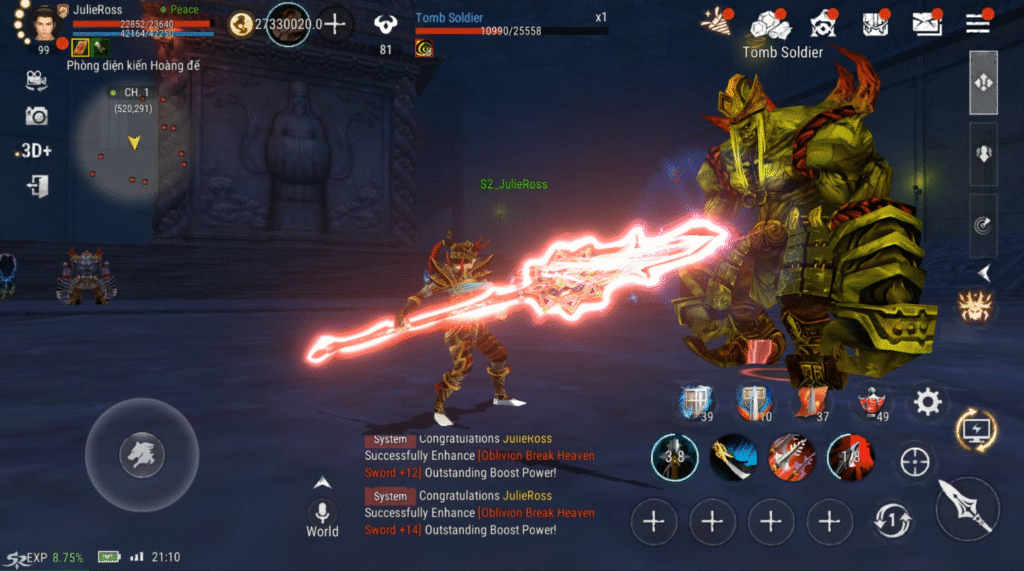Perform basic attack with the spear button
1024x571 pixels.
[968, 509]
